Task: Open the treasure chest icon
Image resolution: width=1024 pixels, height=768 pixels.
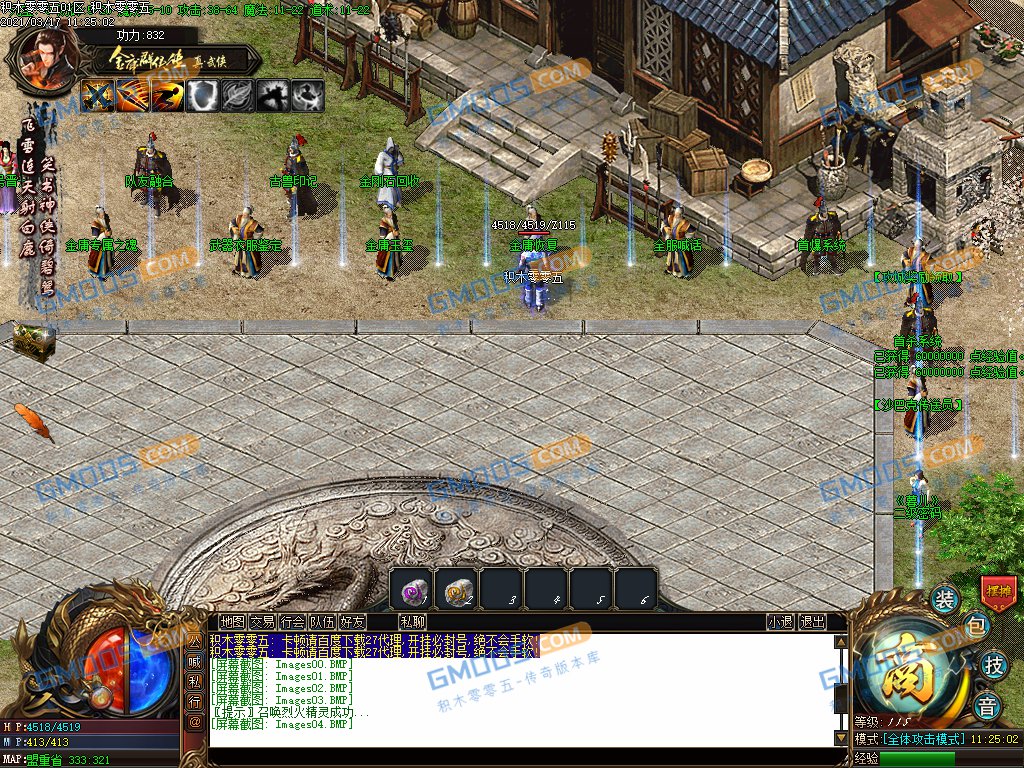Action: click(x=33, y=341)
